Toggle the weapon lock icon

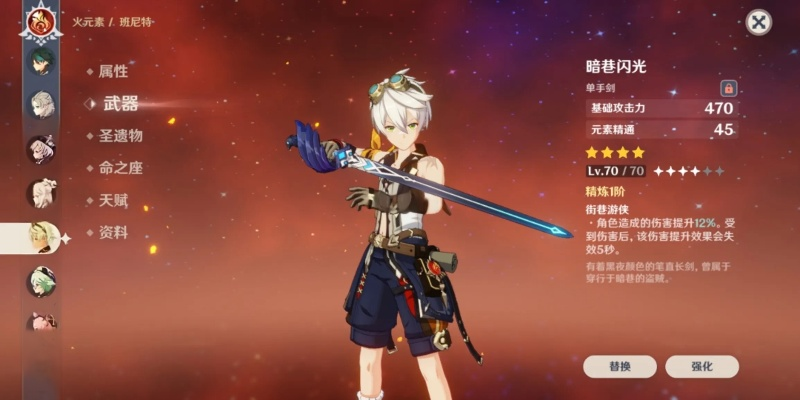tap(728, 88)
